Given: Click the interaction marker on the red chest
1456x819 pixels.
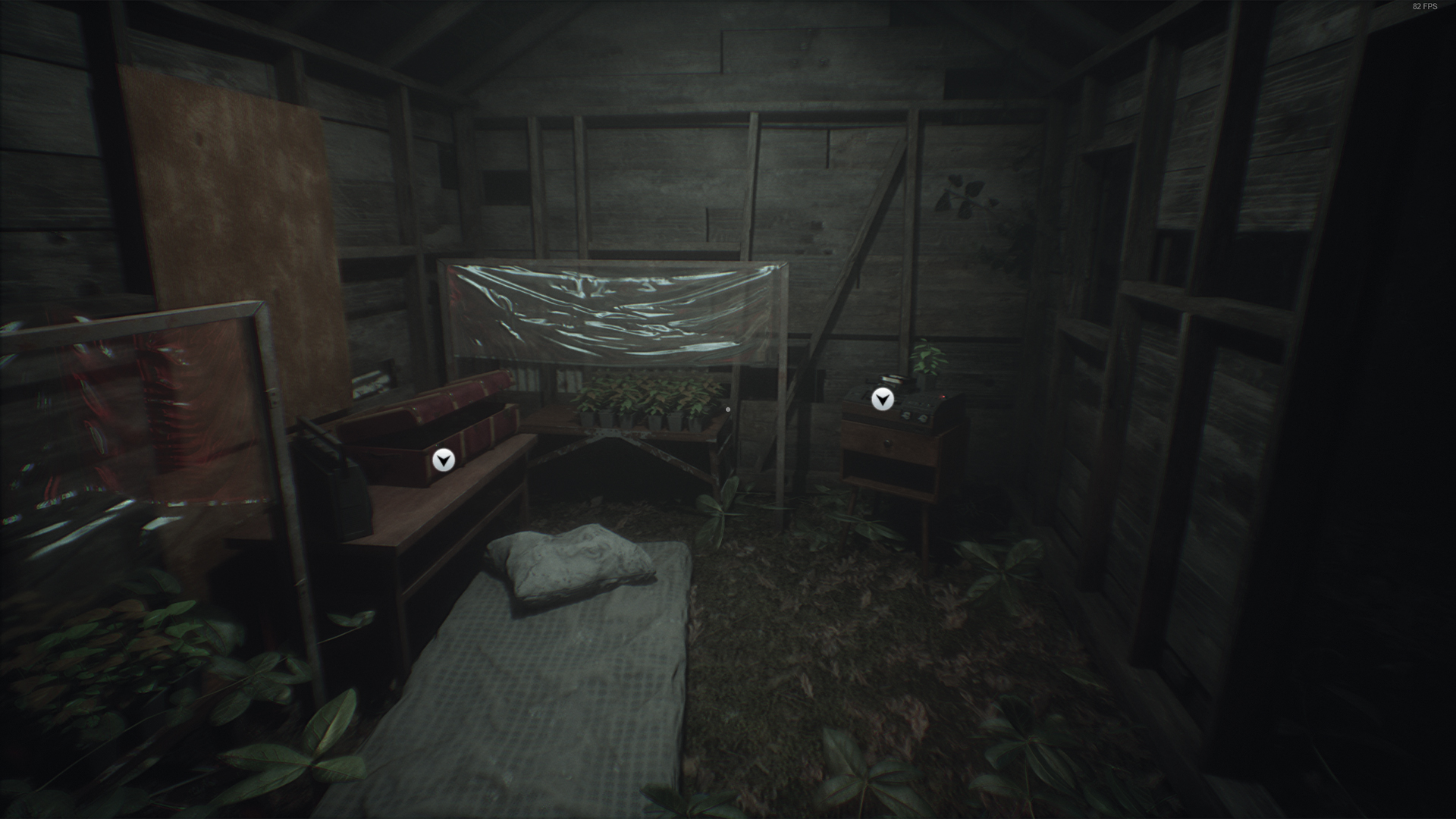Looking at the screenshot, I should [444, 460].
